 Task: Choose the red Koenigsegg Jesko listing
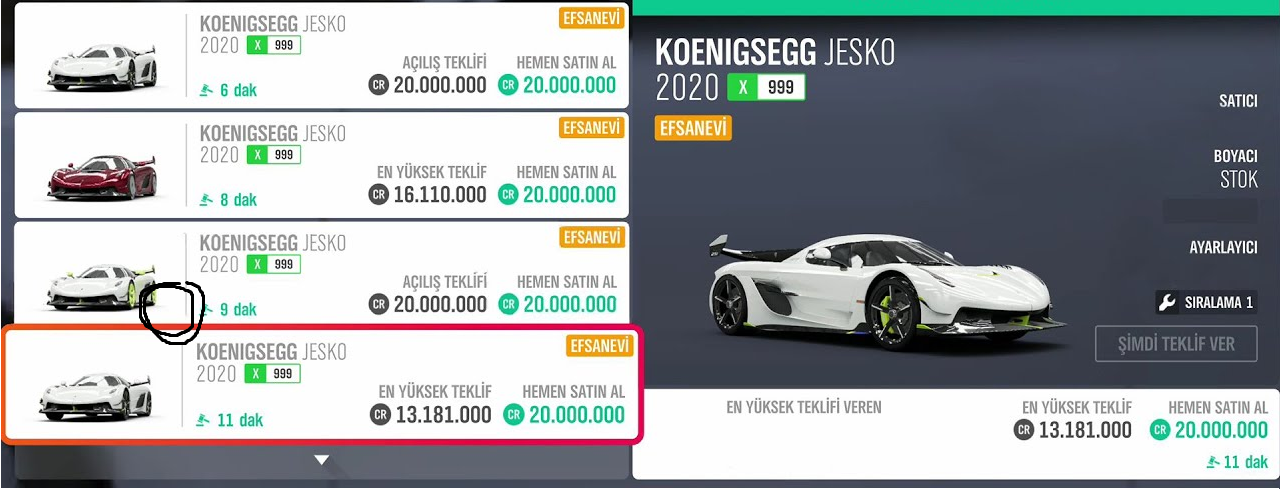coord(320,165)
